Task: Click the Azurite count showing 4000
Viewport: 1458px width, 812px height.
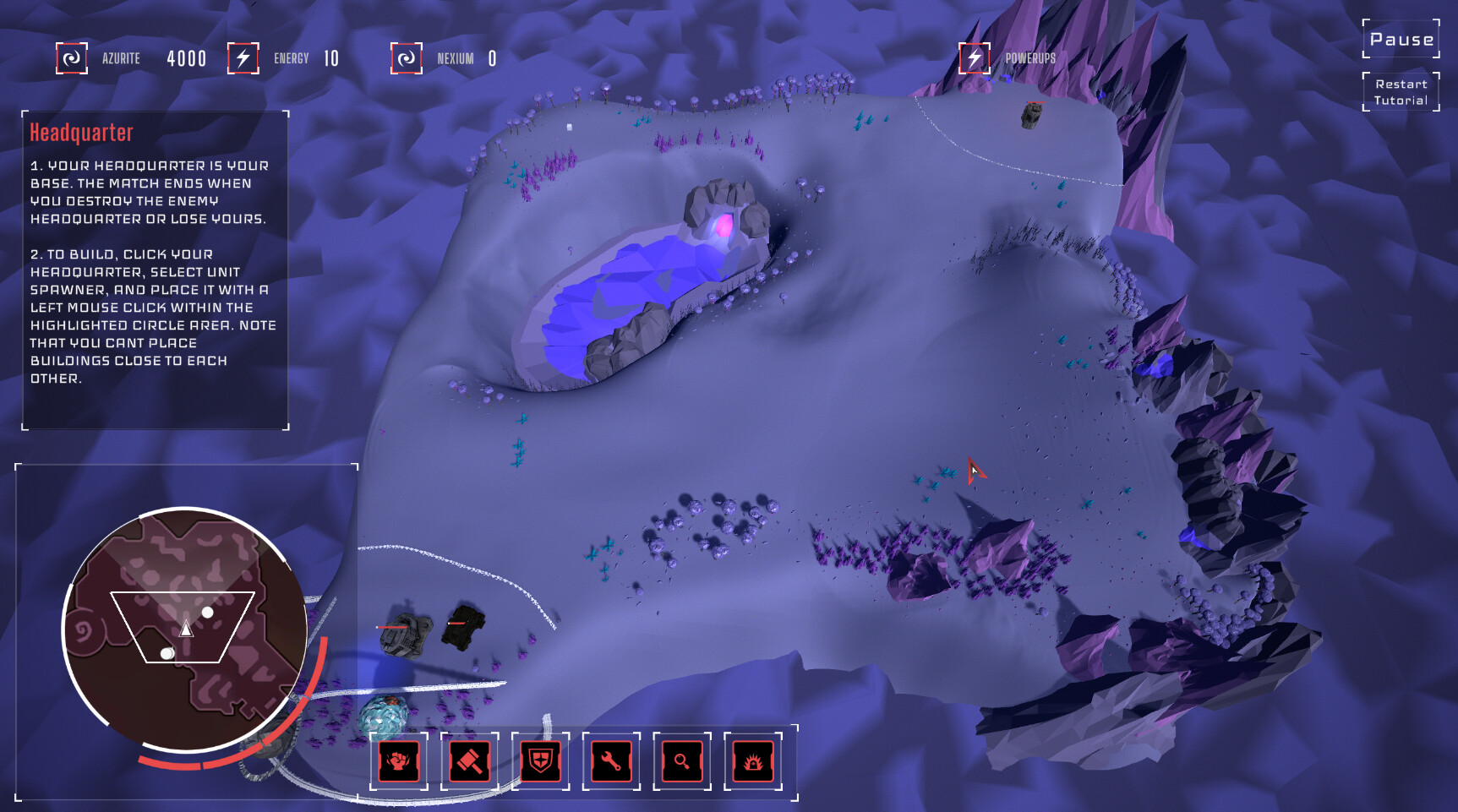Action: 185,58
